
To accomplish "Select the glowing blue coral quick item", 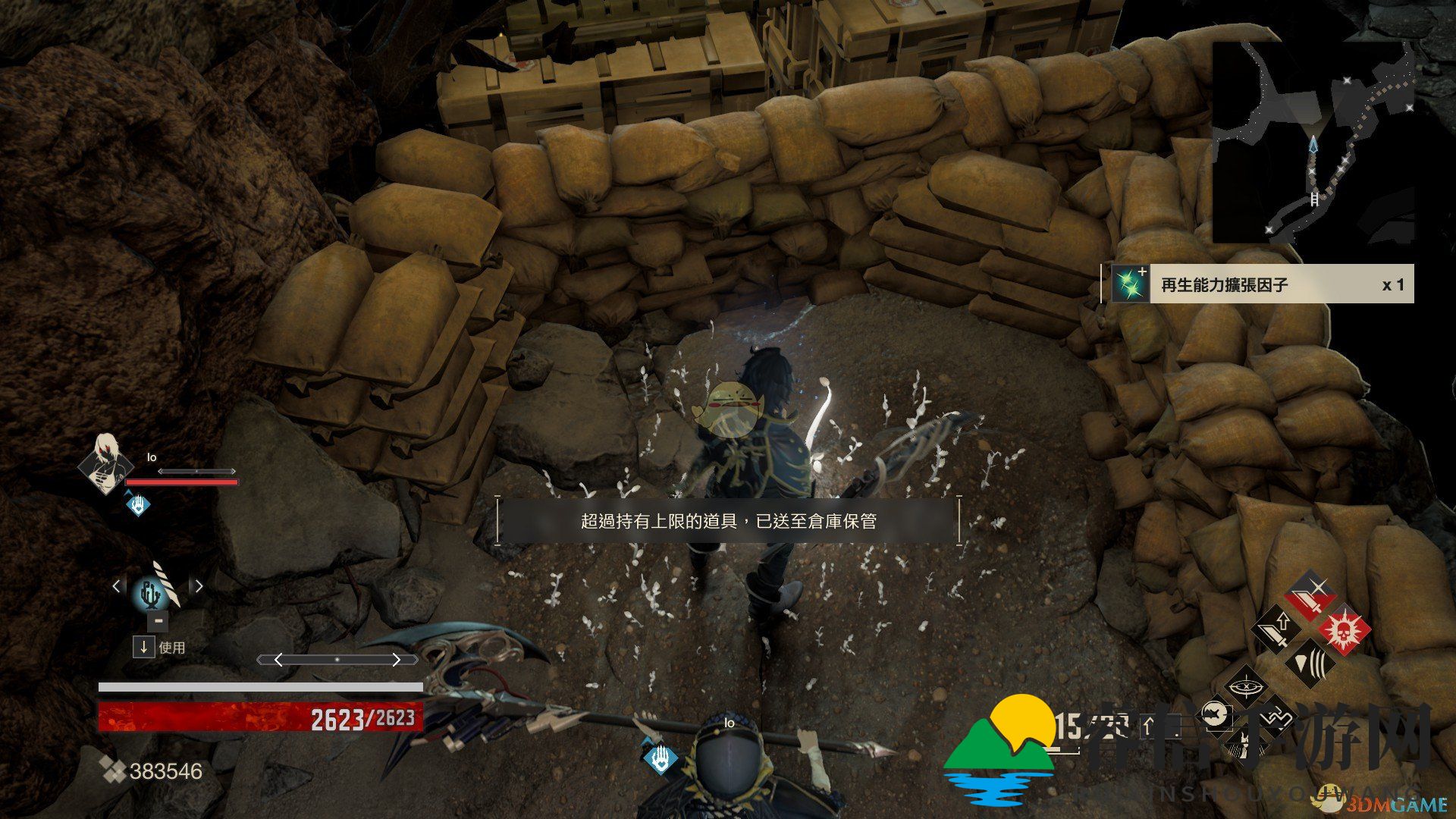I will point(150,594).
